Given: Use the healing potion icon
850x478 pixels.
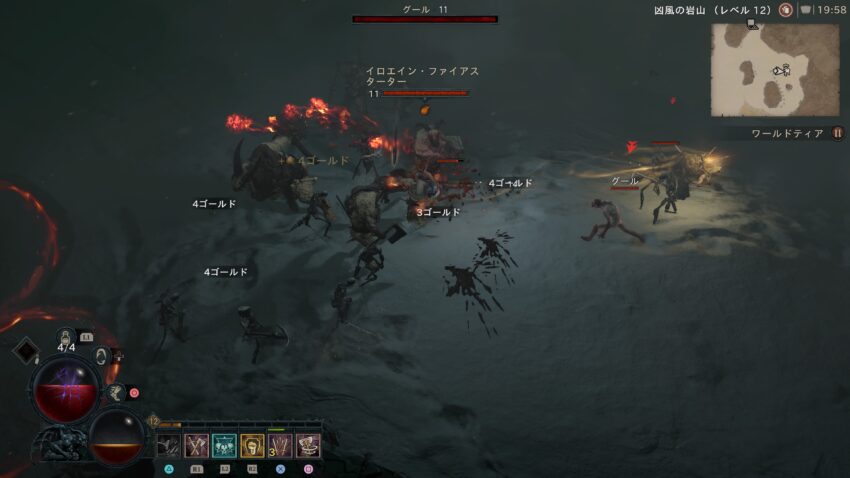Looking at the screenshot, I should click(66, 337).
